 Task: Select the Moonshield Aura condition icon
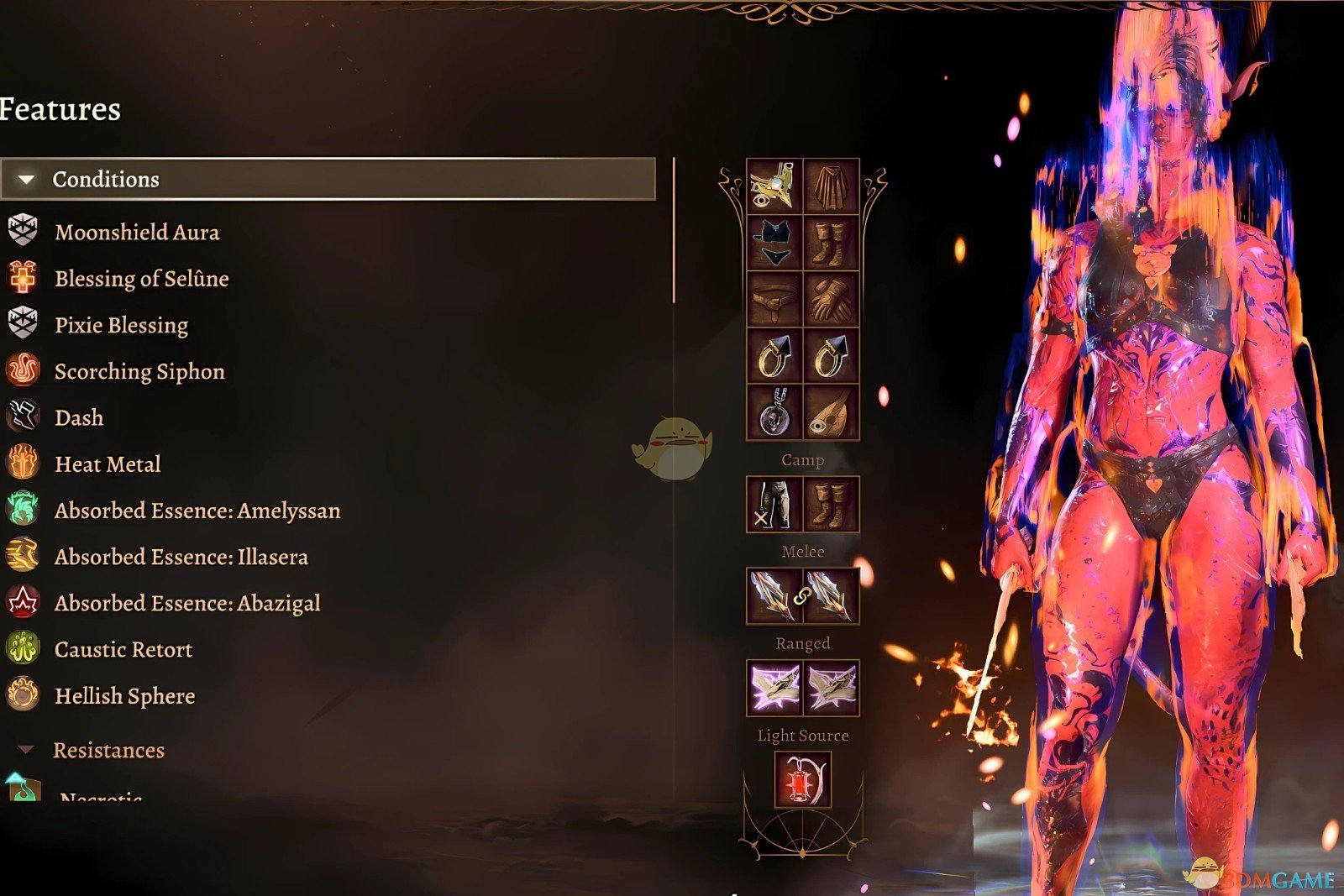coord(23,233)
